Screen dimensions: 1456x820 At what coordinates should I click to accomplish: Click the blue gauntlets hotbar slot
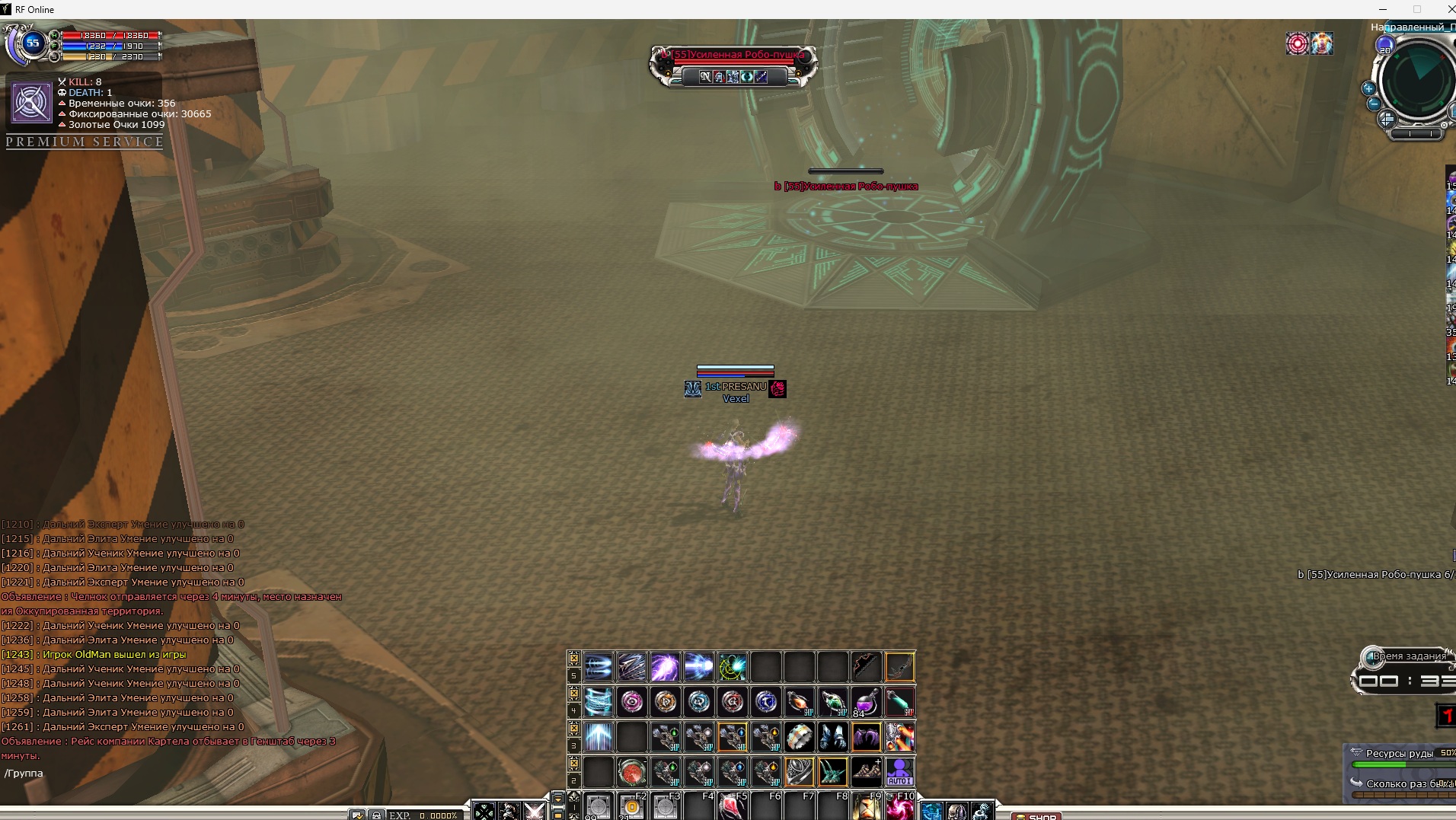832,737
